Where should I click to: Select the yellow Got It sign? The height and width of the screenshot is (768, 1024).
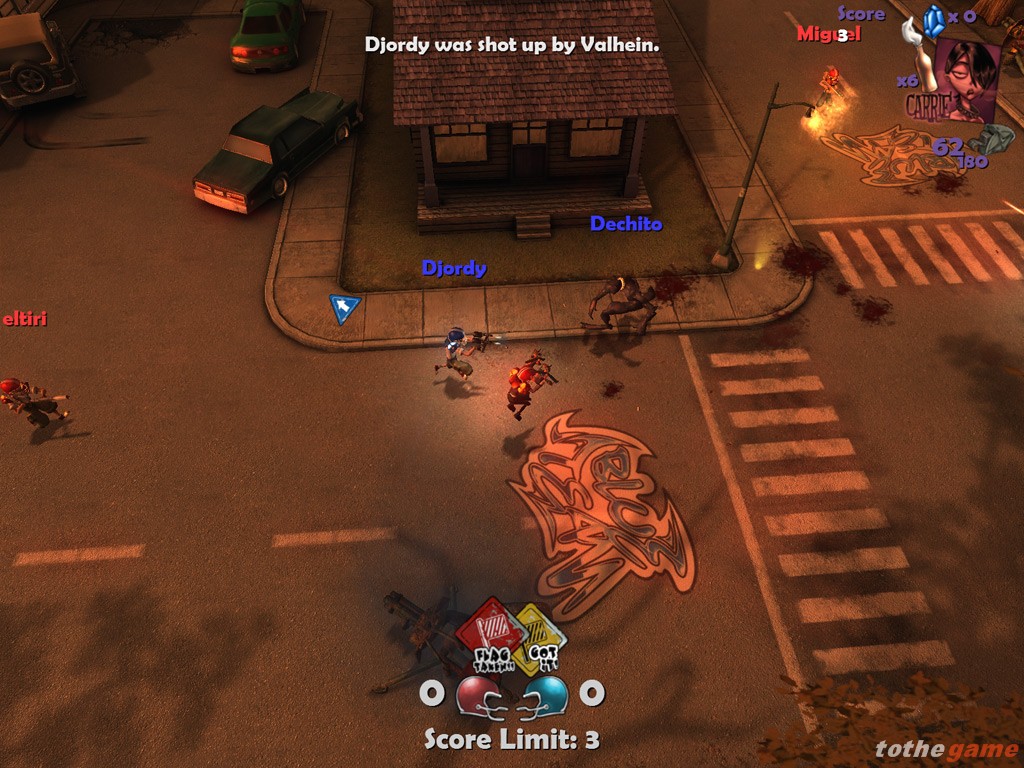pos(540,638)
